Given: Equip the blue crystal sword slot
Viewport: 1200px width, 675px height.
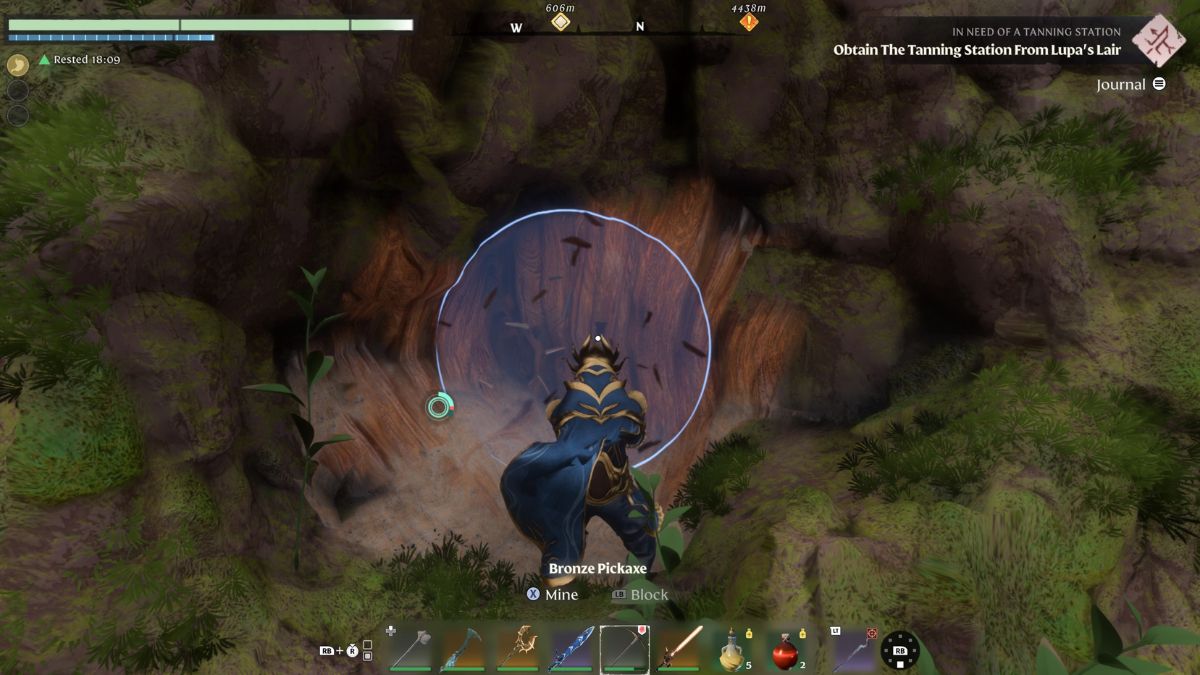Looking at the screenshot, I should (571, 648).
